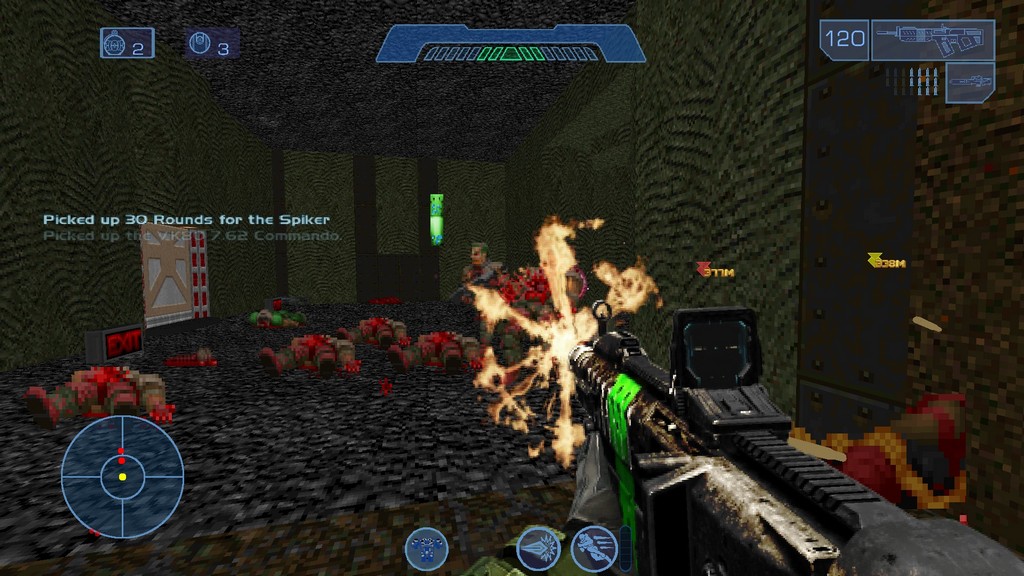Trigger the thruster burst ability icon
The height and width of the screenshot is (576, 1024).
tap(537, 548)
